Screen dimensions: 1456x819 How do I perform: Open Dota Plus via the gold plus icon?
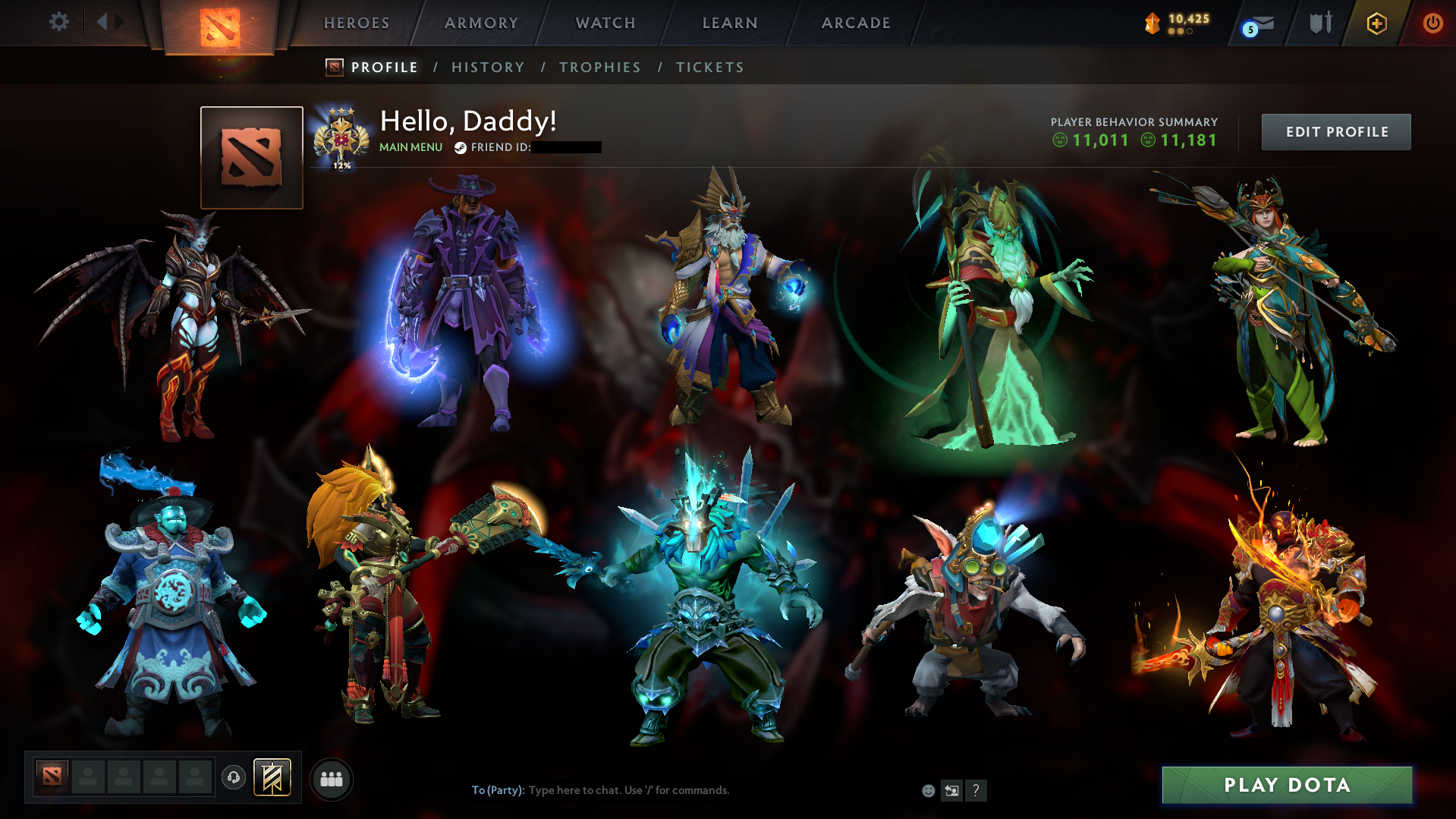pyautogui.click(x=1376, y=23)
